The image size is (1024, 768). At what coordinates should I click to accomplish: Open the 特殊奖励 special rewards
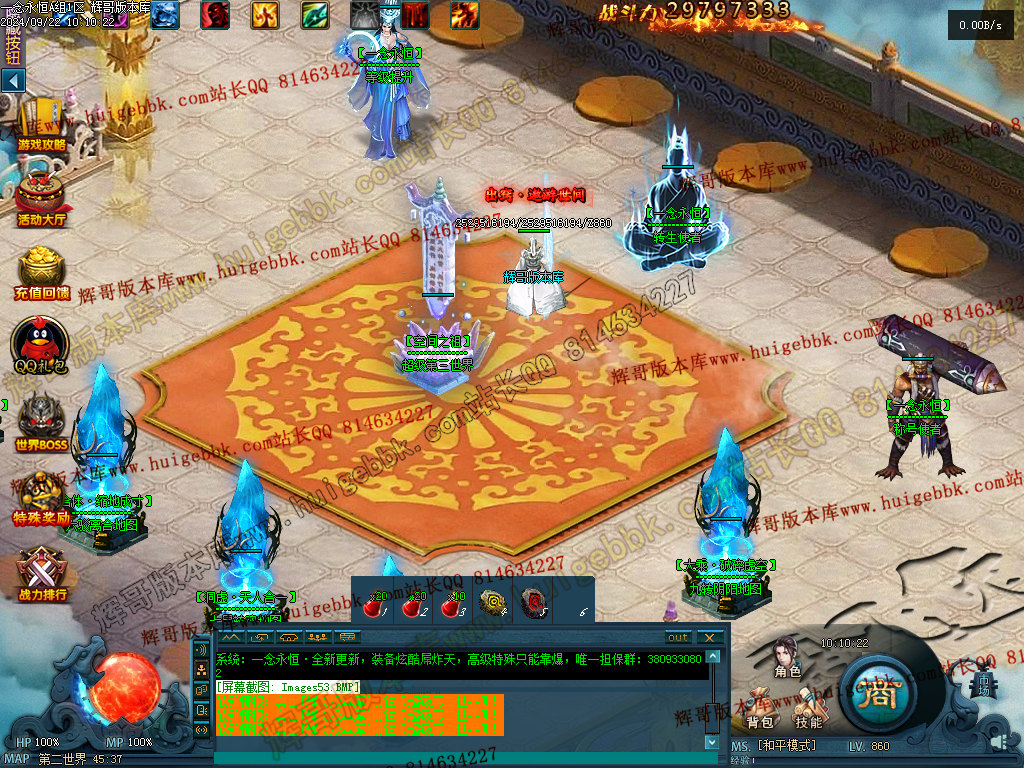(41, 496)
